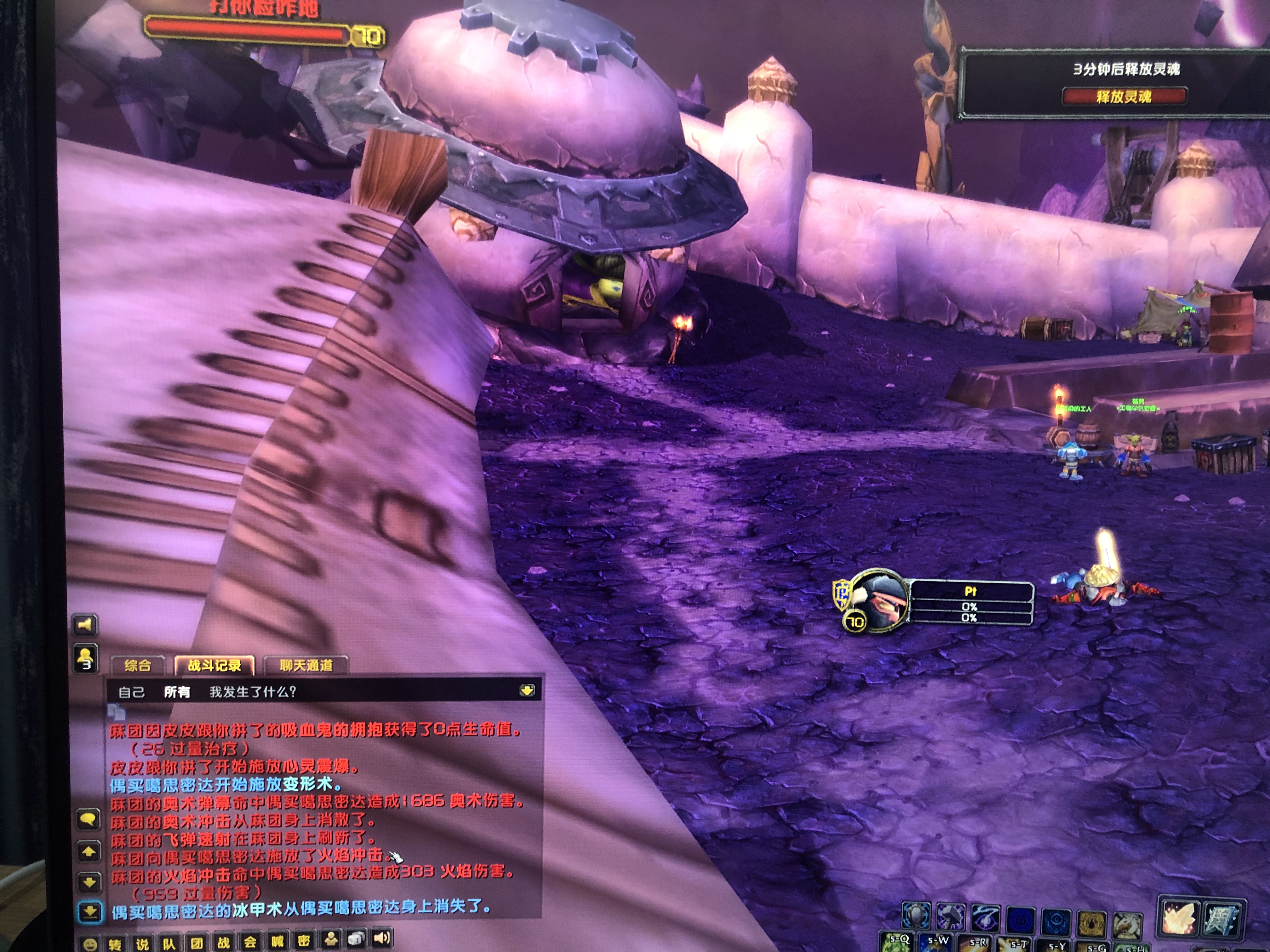The width and height of the screenshot is (1270, 952).
Task: Jump the chat log to the bottom
Action: (x=90, y=912)
